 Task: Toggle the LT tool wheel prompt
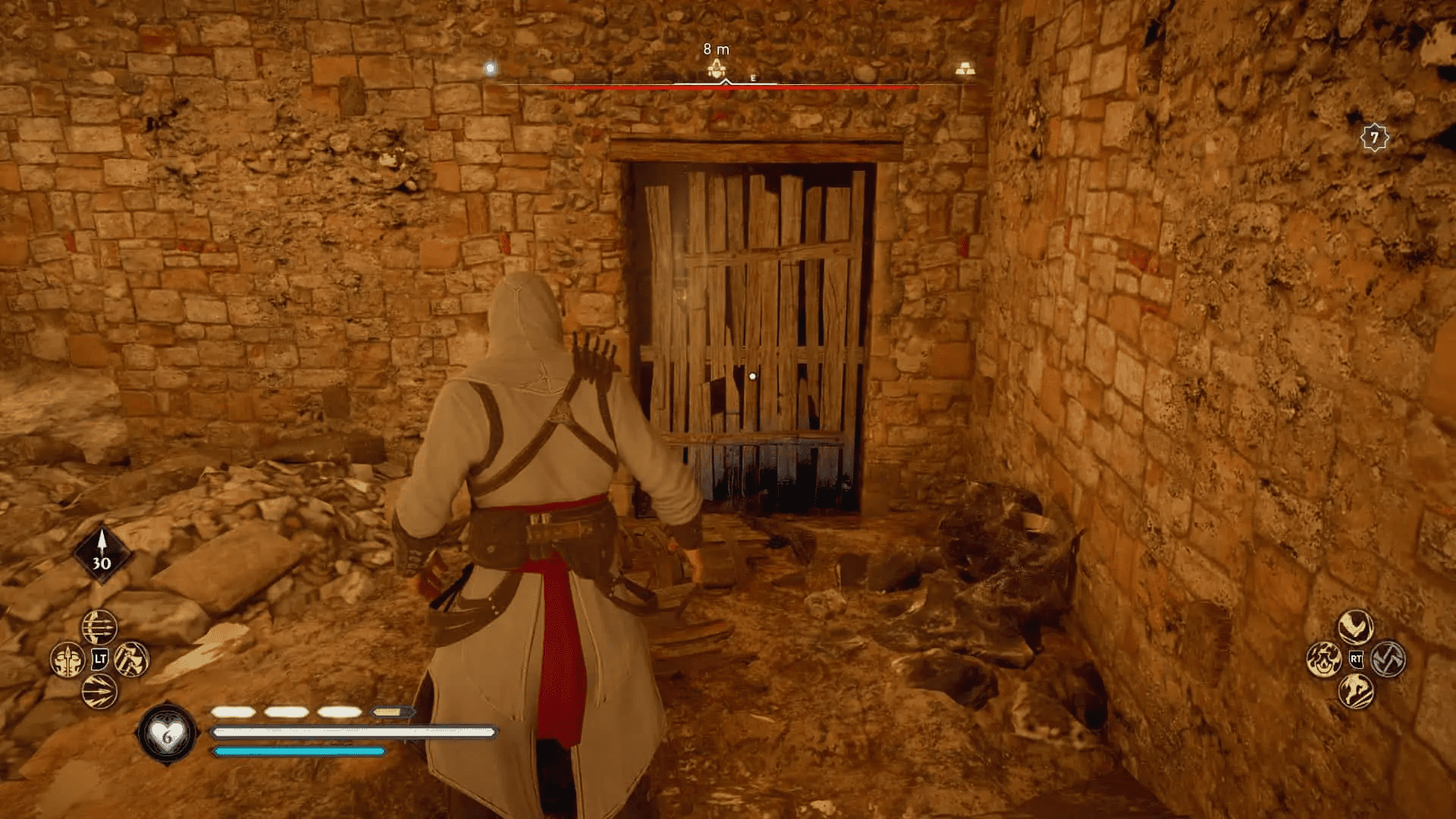[99, 657]
